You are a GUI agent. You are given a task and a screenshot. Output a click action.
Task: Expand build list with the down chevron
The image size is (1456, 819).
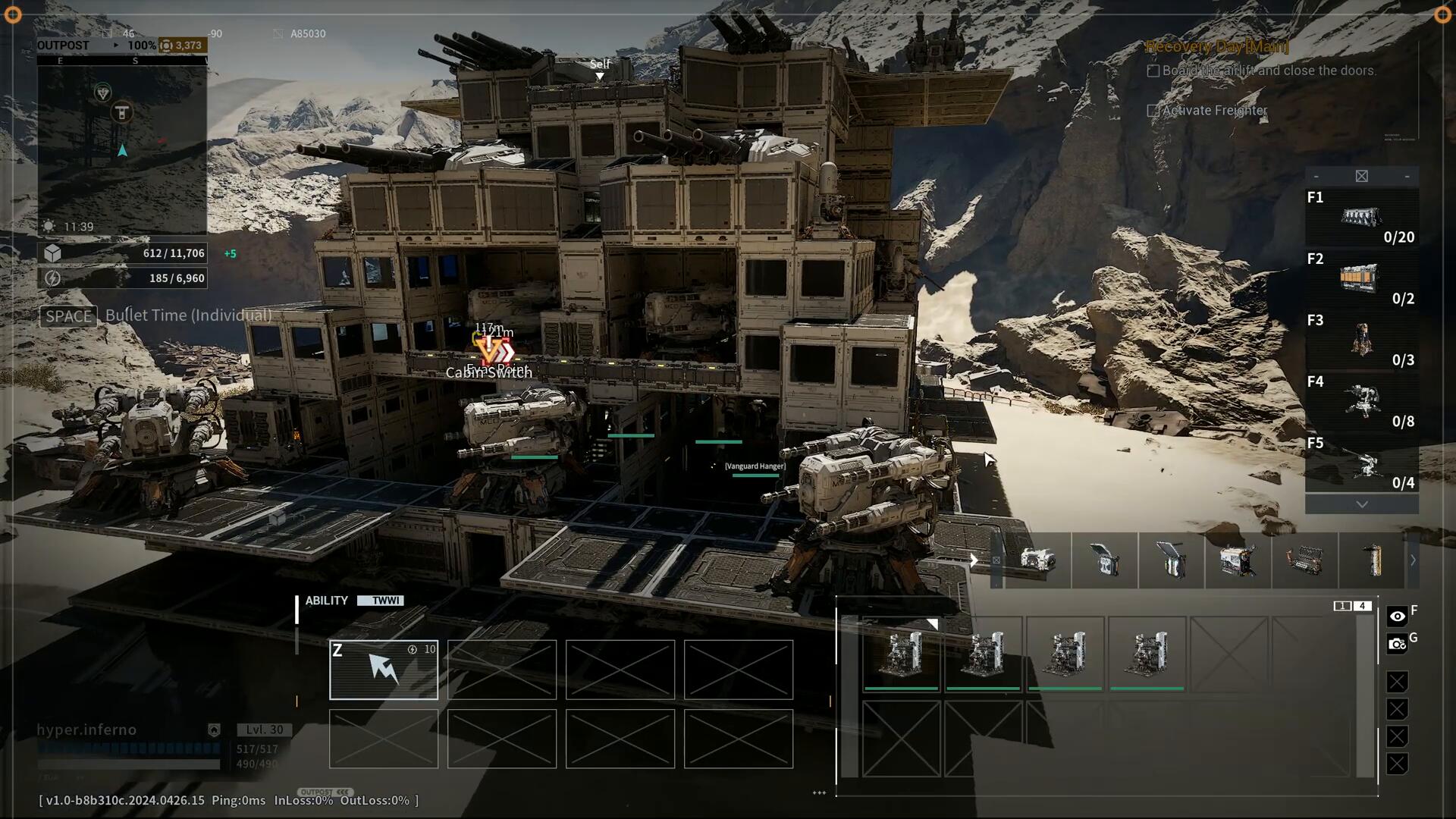click(x=1361, y=504)
